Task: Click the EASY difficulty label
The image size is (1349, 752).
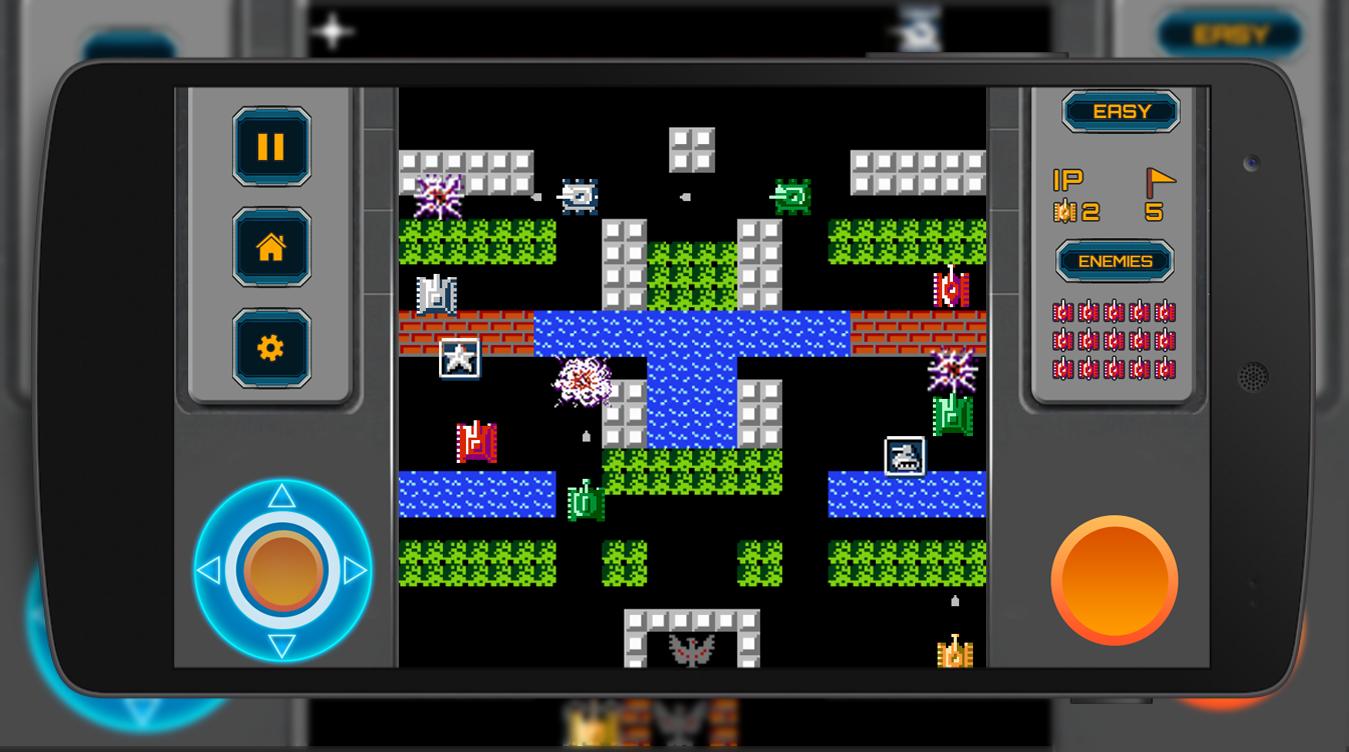Action: (x=1121, y=112)
